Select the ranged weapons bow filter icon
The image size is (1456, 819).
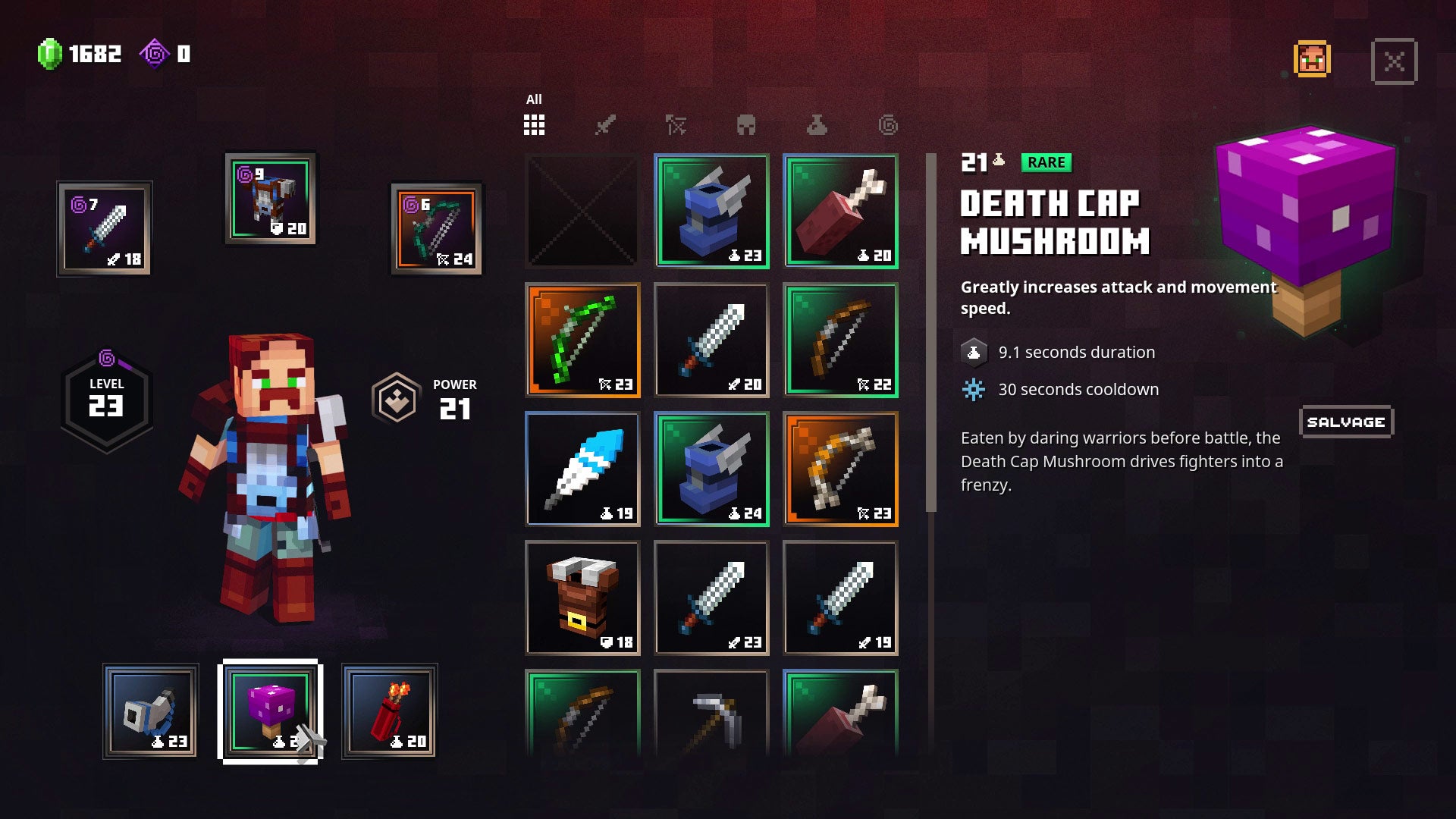[x=677, y=125]
